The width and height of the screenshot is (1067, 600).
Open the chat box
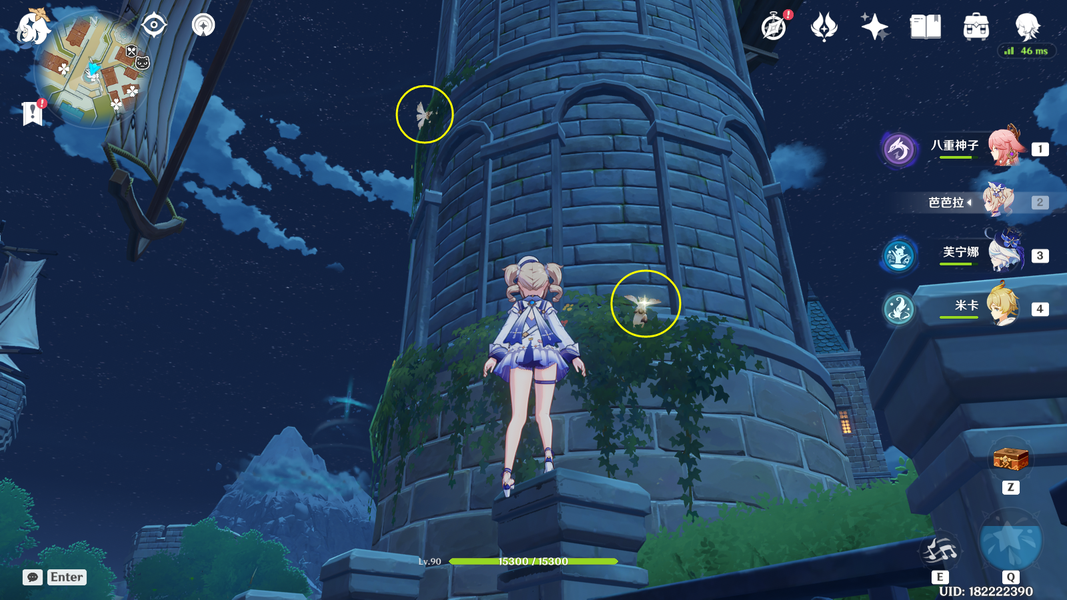pos(32,577)
